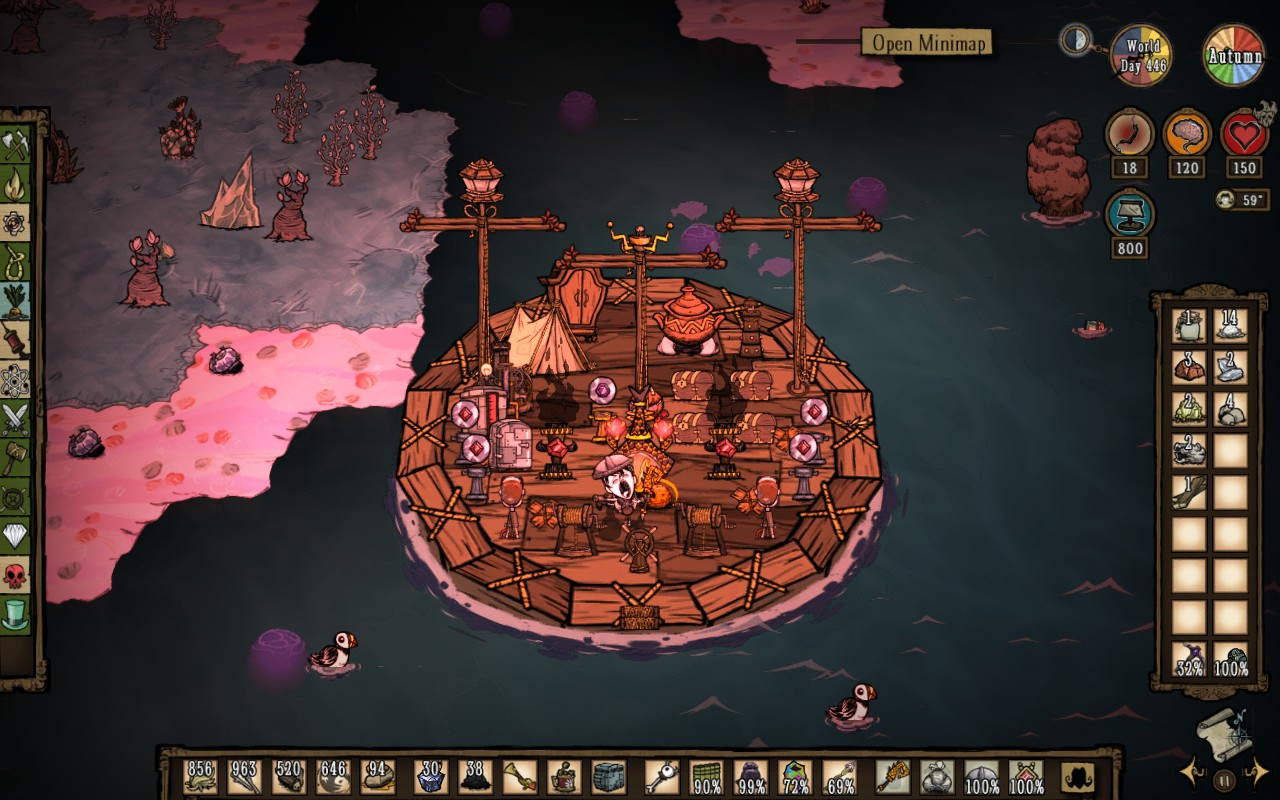The image size is (1280, 800).
Task: Open the green top hat Dress tab
Action: 16,613
